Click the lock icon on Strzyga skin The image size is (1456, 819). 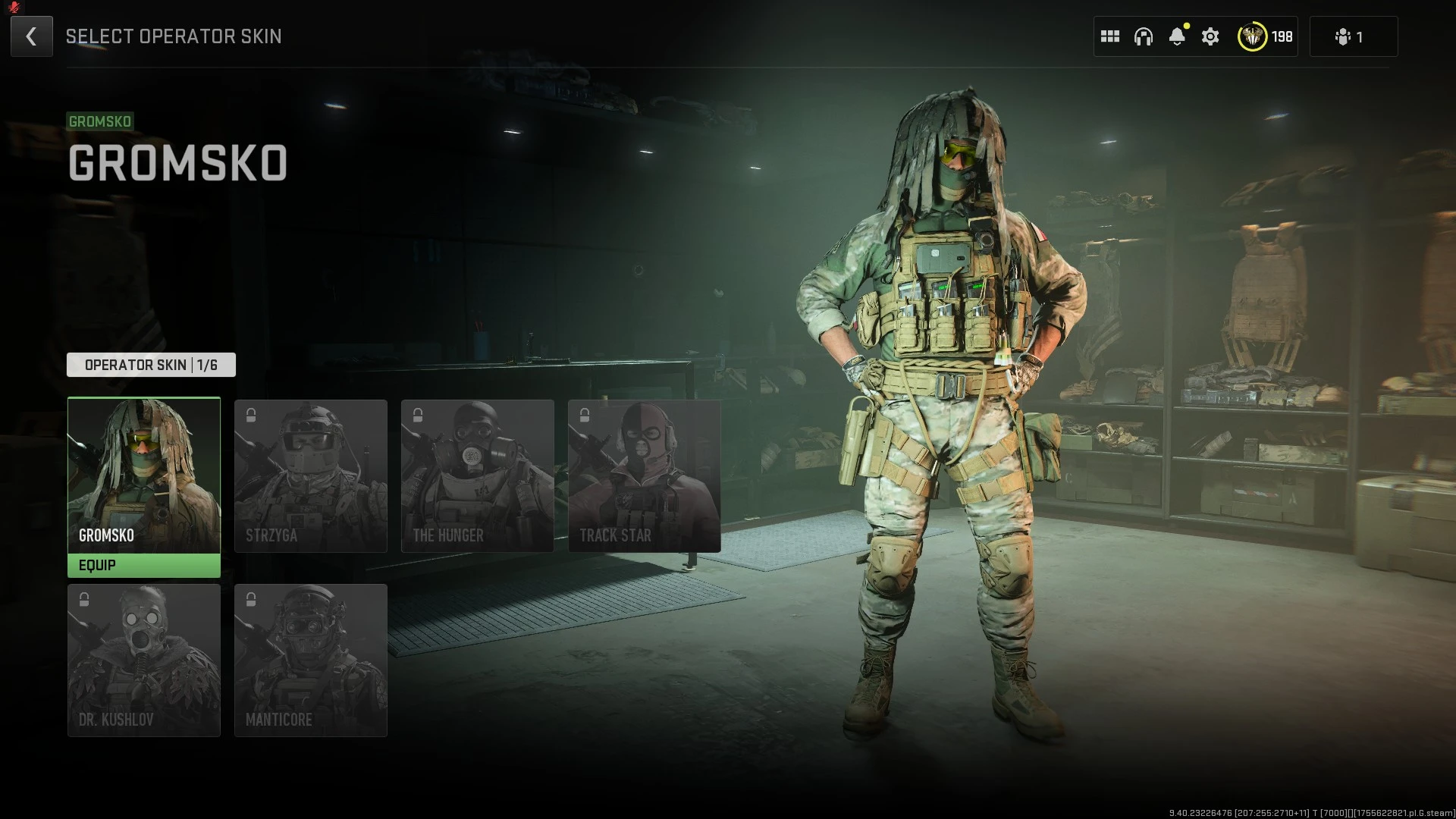click(250, 415)
